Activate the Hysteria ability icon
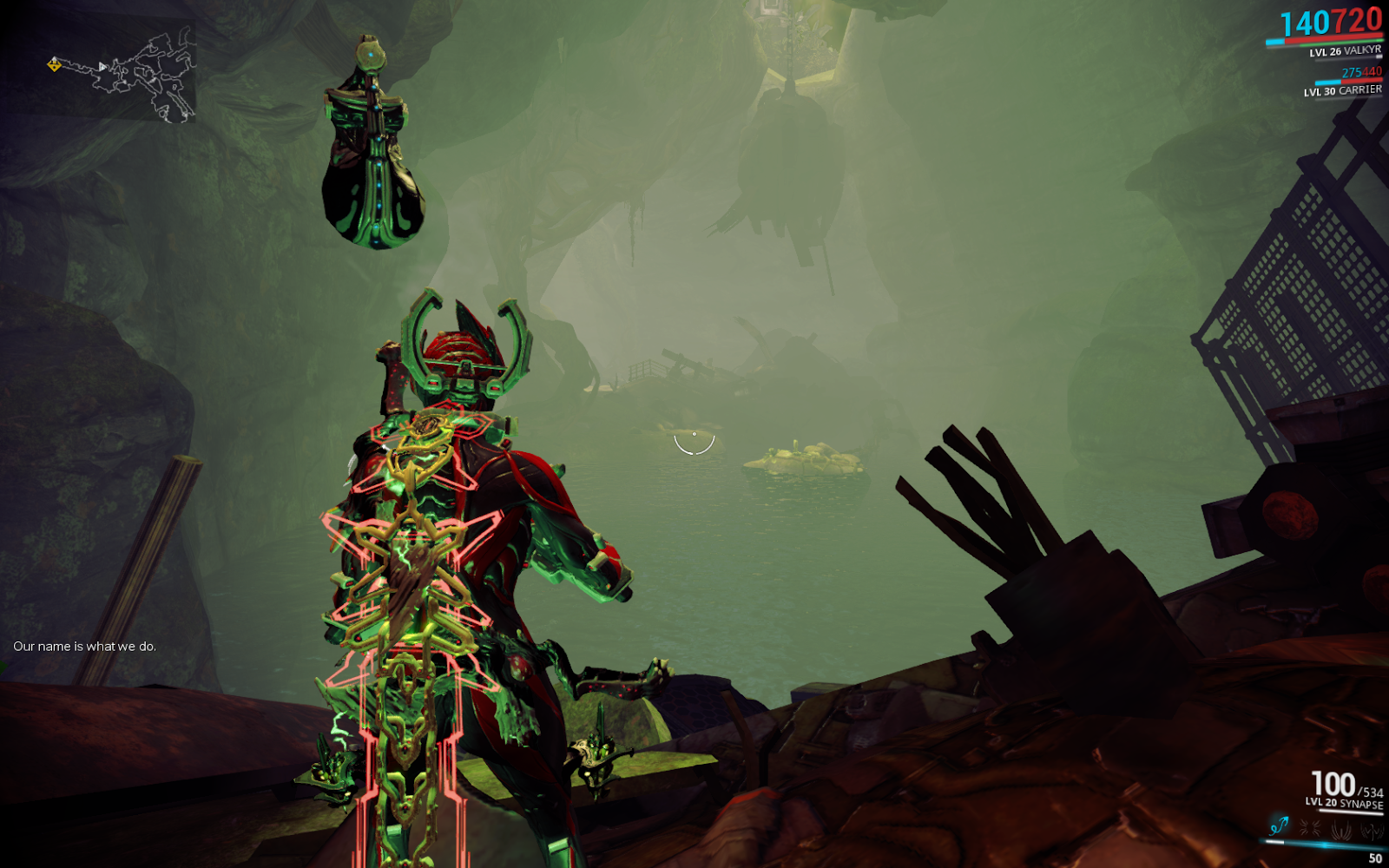 click(1372, 829)
